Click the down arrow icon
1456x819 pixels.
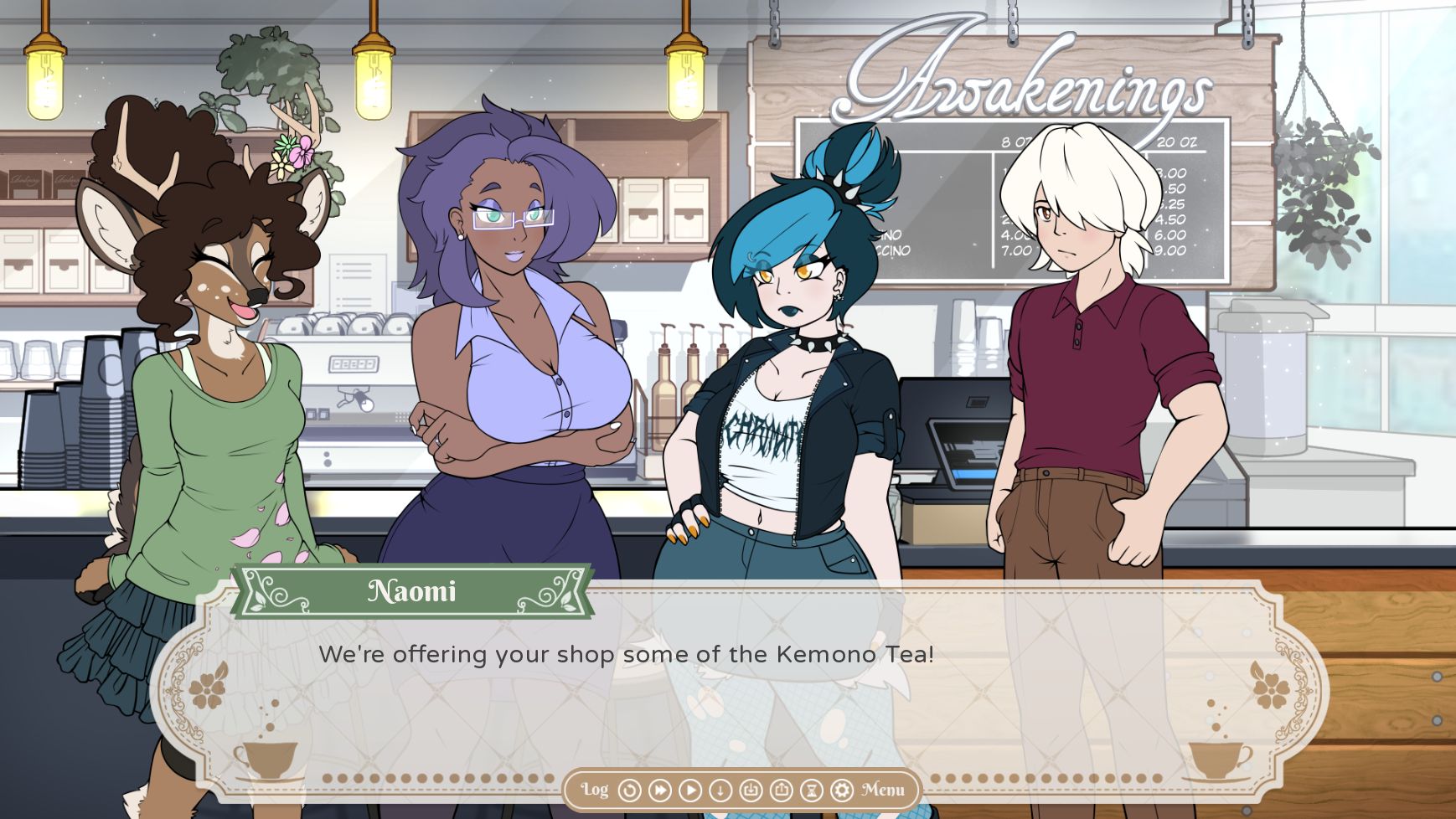[x=720, y=790]
